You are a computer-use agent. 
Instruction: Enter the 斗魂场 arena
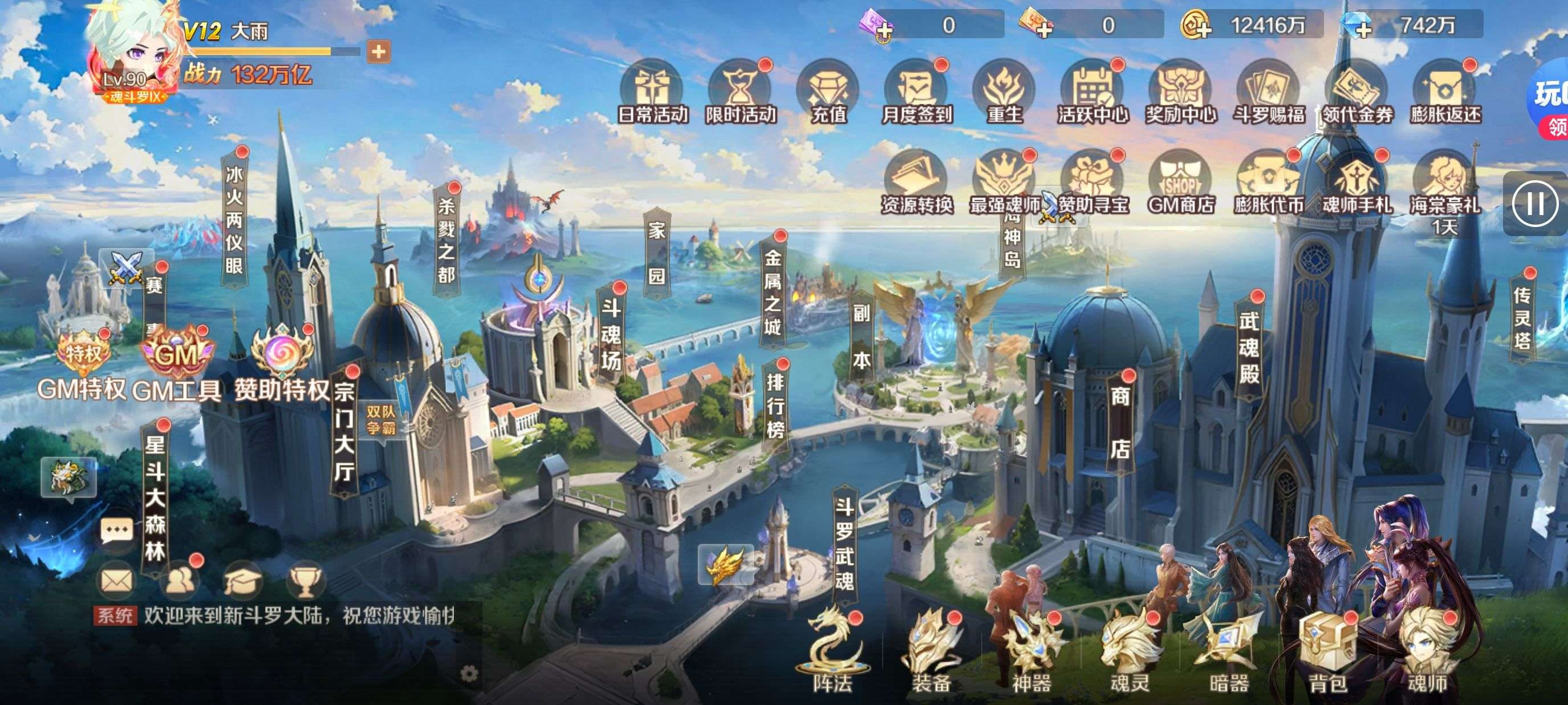pos(611,334)
